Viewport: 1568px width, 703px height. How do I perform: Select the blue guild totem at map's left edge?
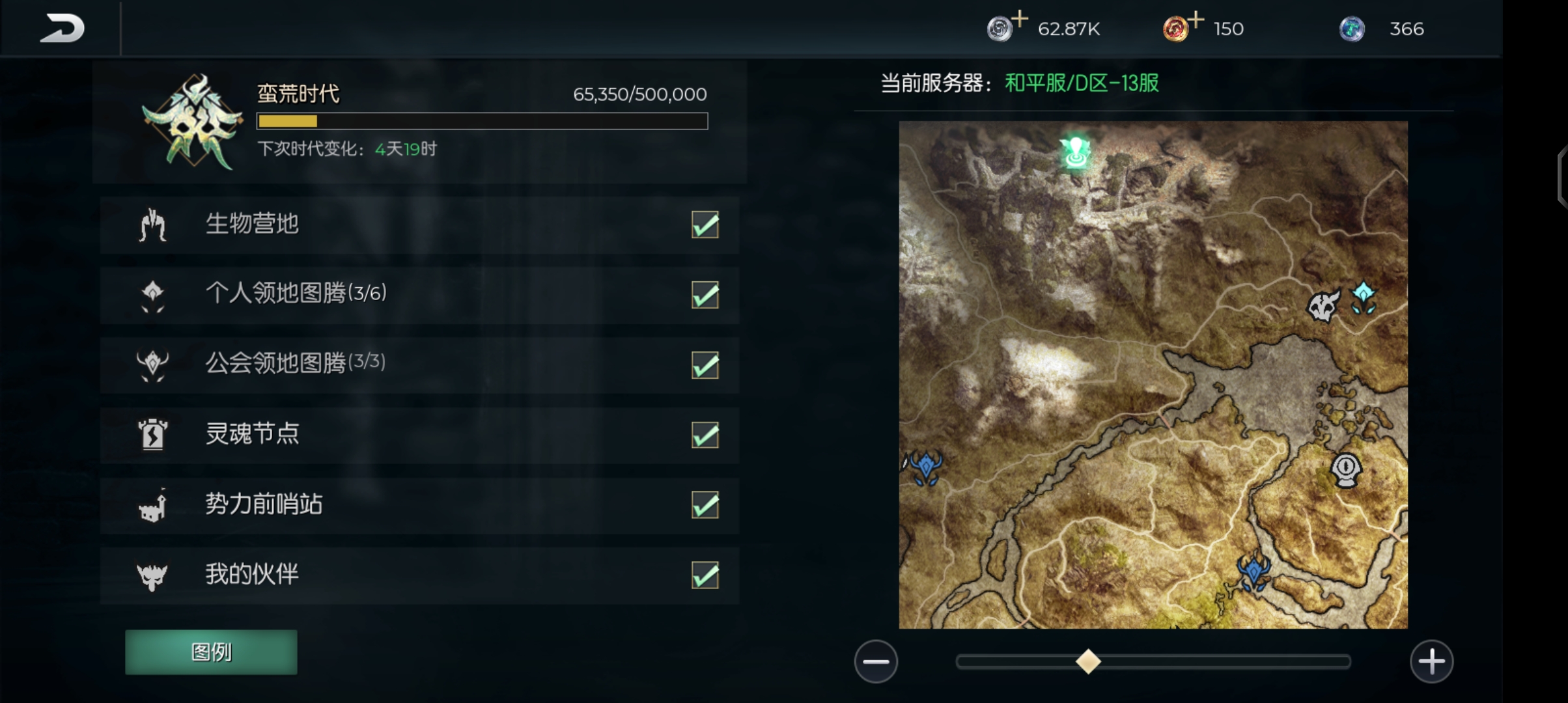[x=925, y=467]
